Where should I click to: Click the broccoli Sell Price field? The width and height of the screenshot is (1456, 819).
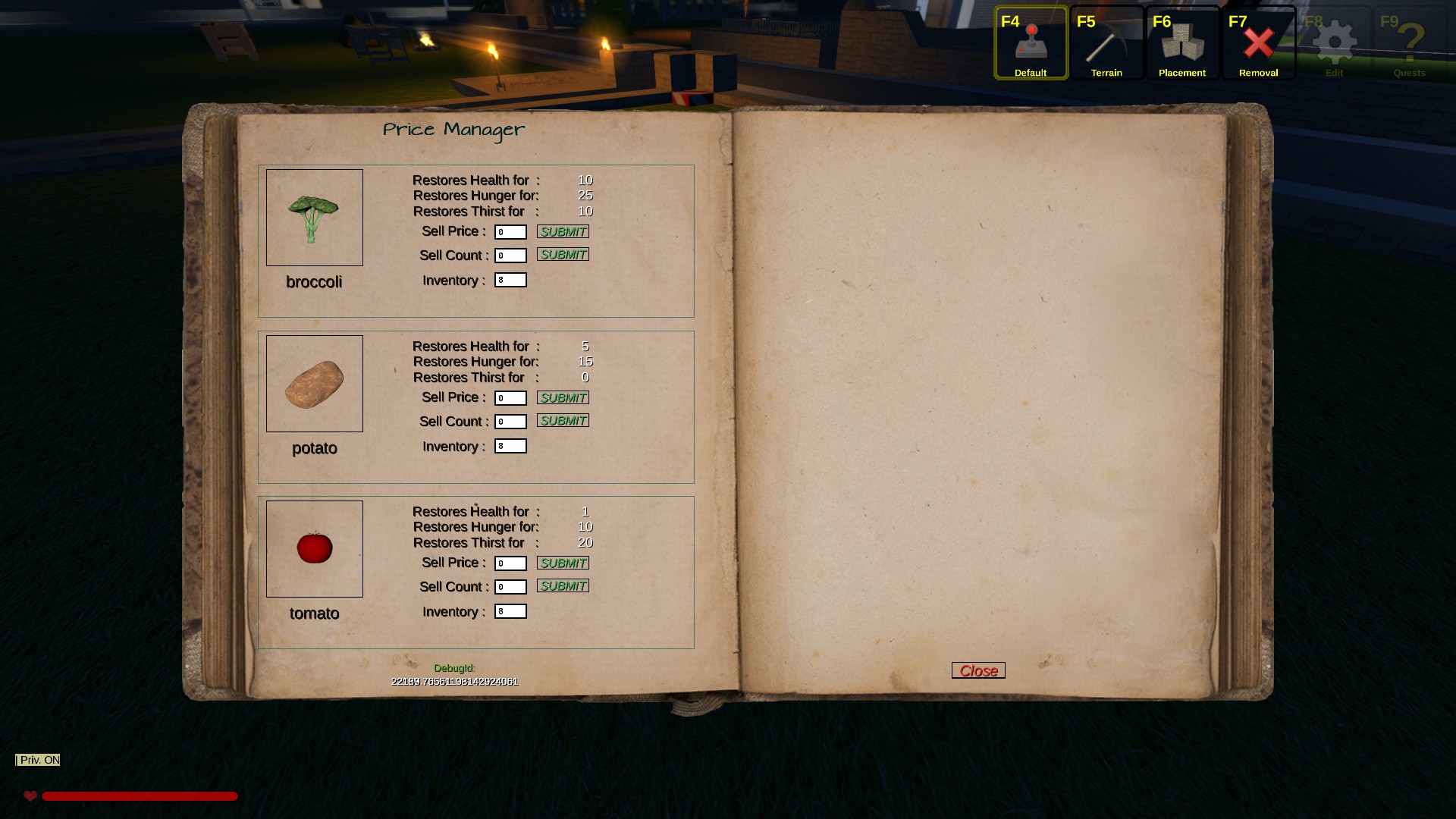point(510,232)
